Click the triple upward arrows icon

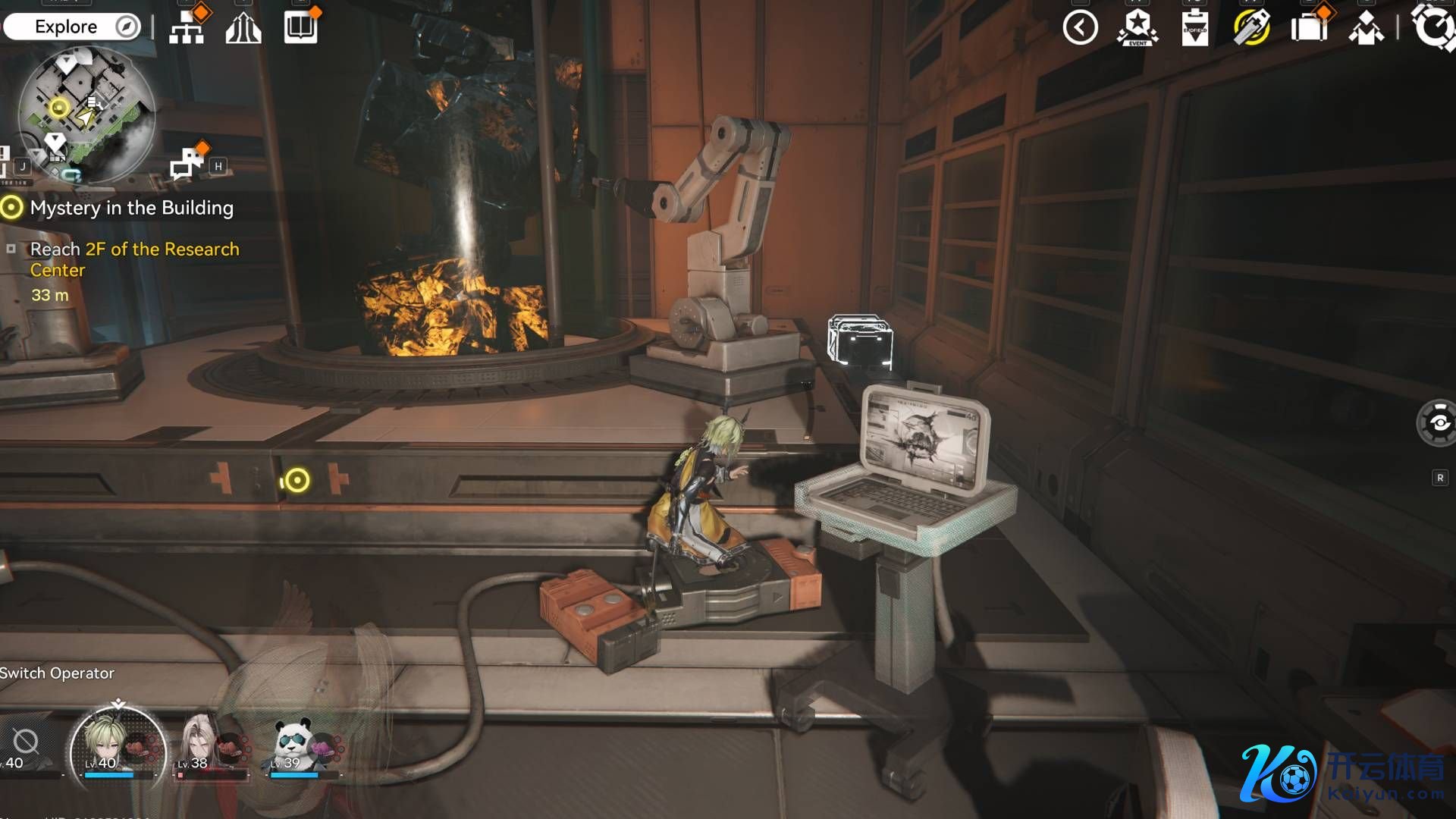(243, 29)
